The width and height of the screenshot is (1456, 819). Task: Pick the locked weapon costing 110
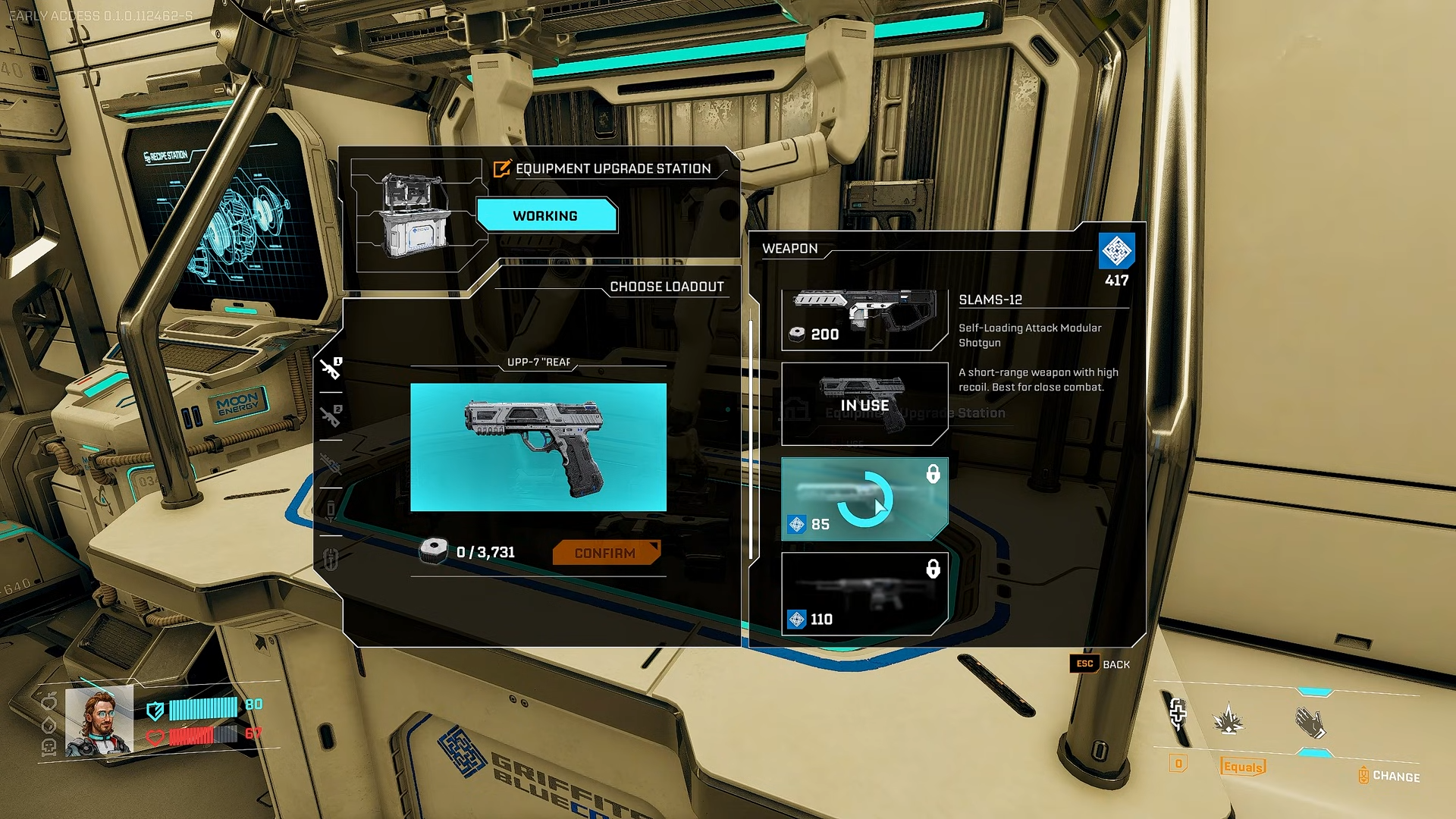[864, 594]
